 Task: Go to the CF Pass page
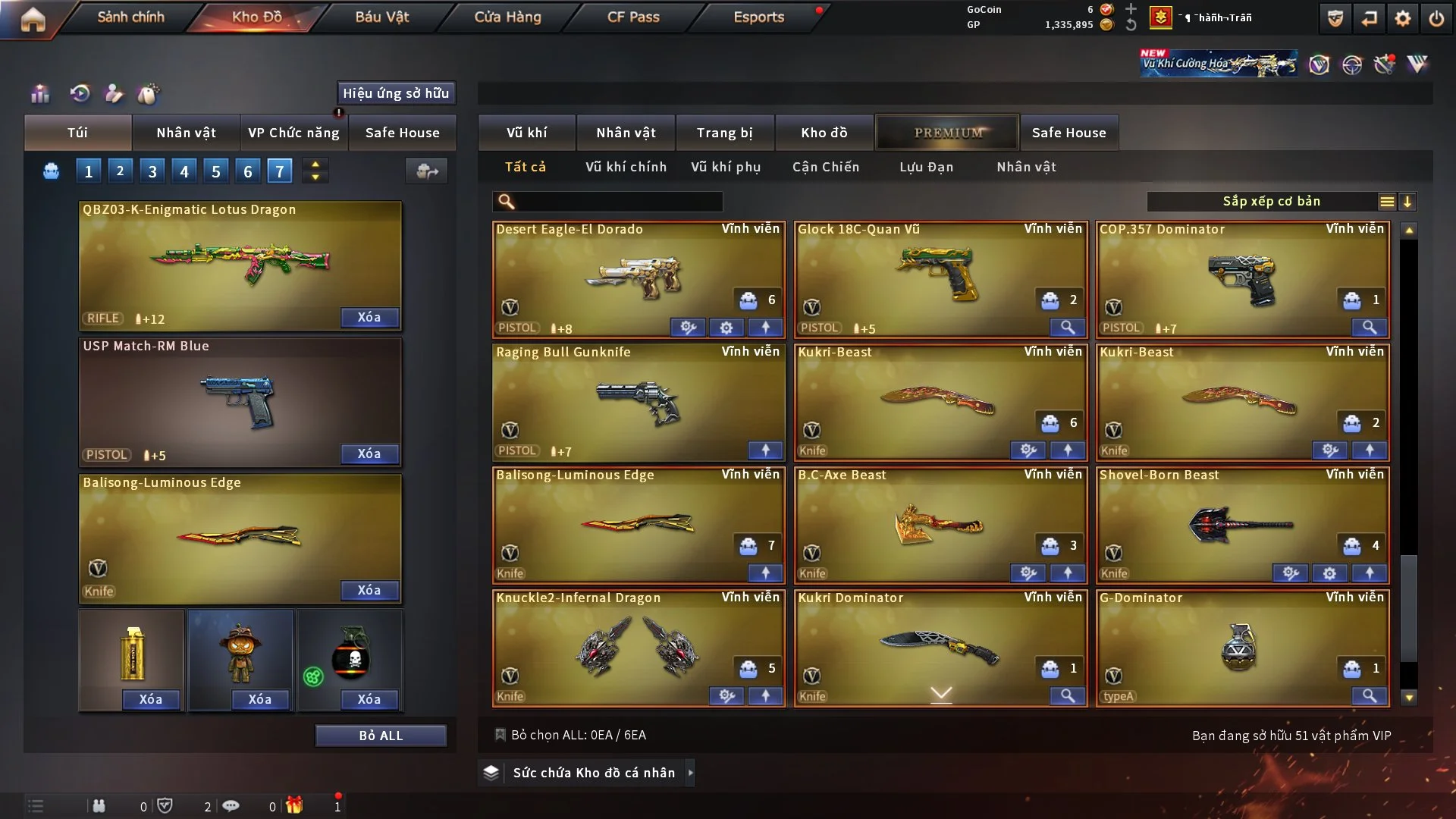point(633,17)
